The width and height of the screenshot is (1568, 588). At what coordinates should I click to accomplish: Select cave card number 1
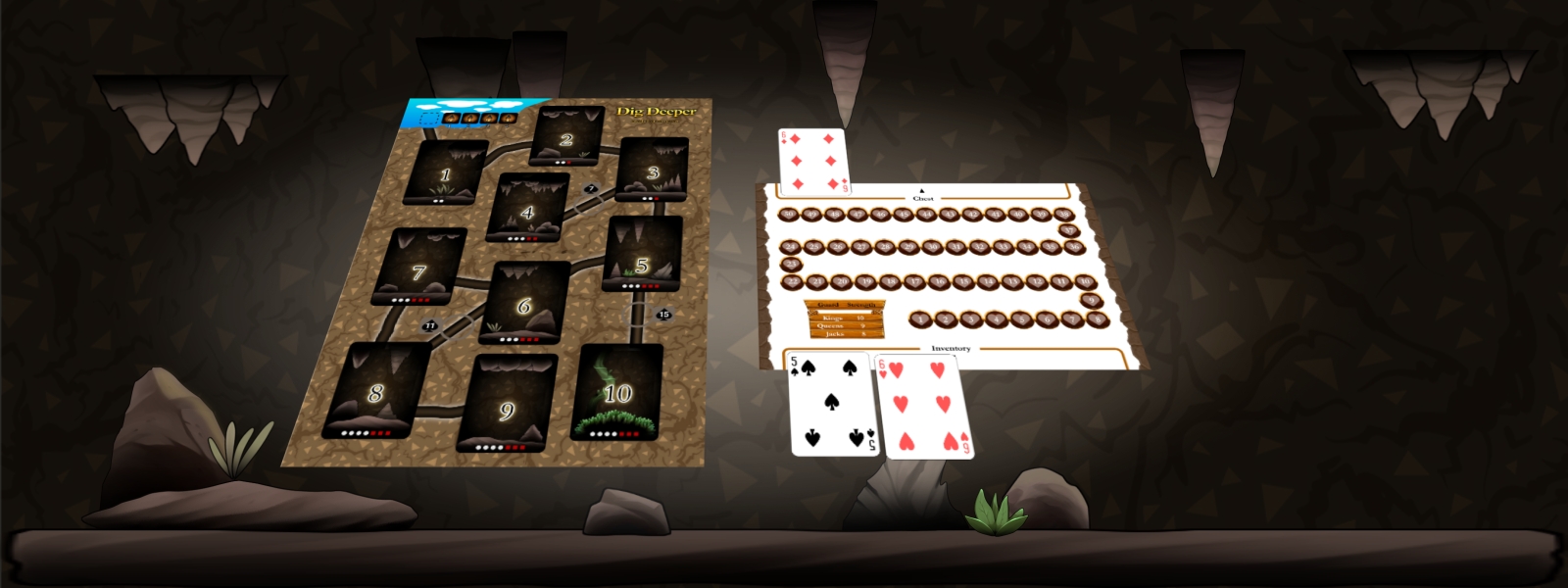pyautogui.click(x=446, y=173)
